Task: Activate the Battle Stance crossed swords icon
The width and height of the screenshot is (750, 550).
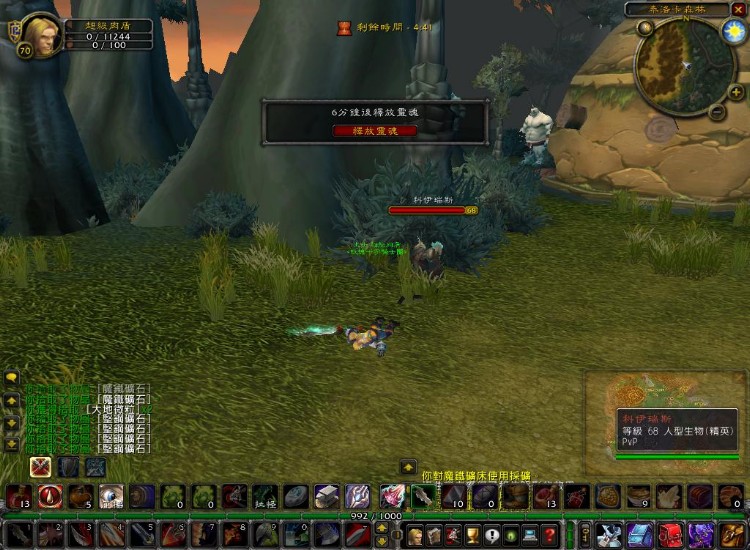Action: click(41, 466)
